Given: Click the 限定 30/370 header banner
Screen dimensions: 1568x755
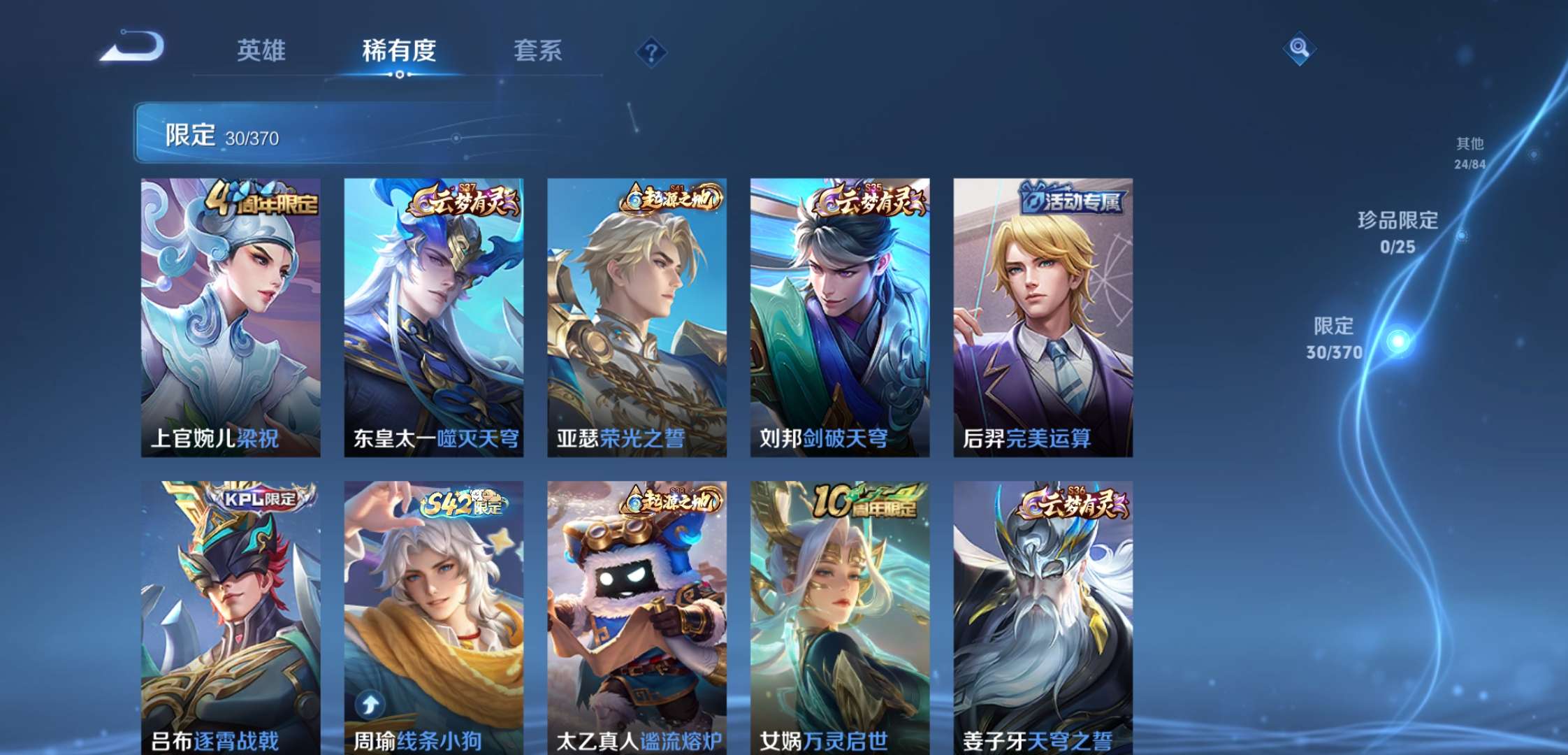Looking at the screenshot, I should [224, 133].
